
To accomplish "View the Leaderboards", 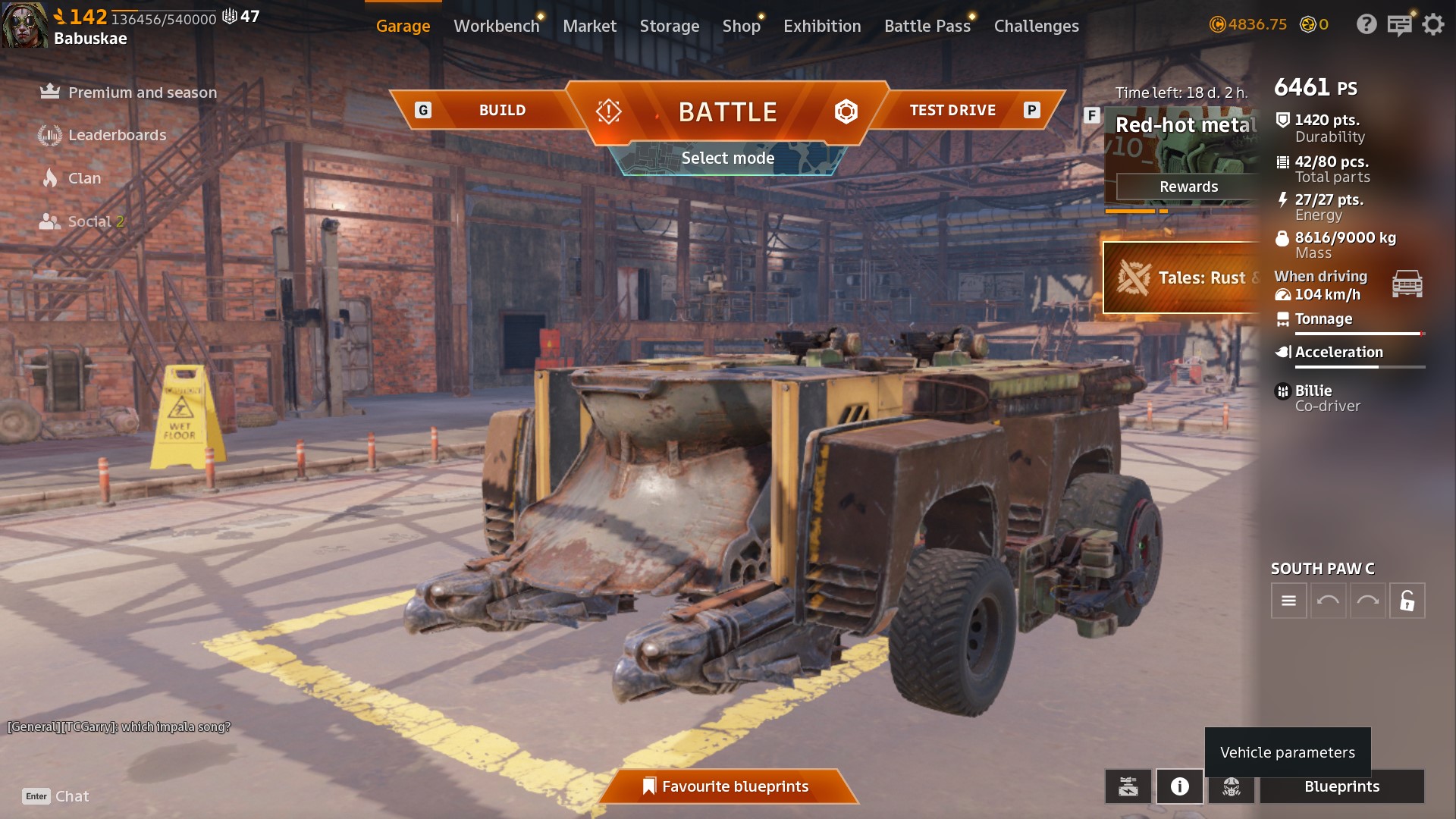I will (x=117, y=135).
